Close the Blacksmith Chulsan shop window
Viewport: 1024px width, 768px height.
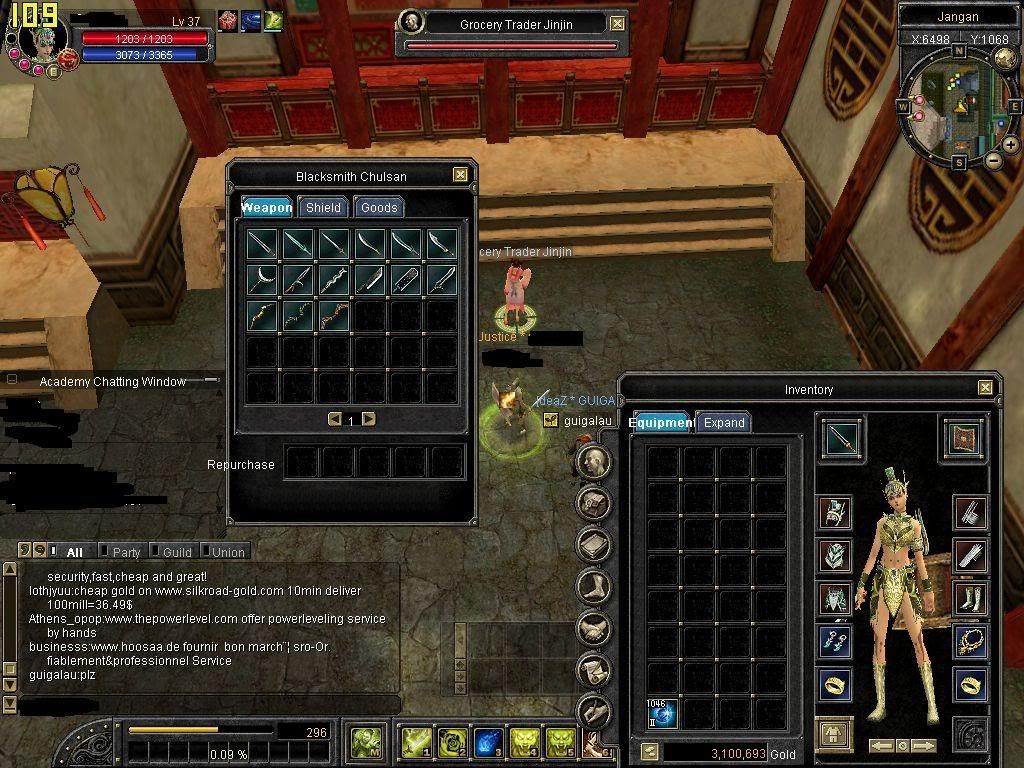pos(460,175)
